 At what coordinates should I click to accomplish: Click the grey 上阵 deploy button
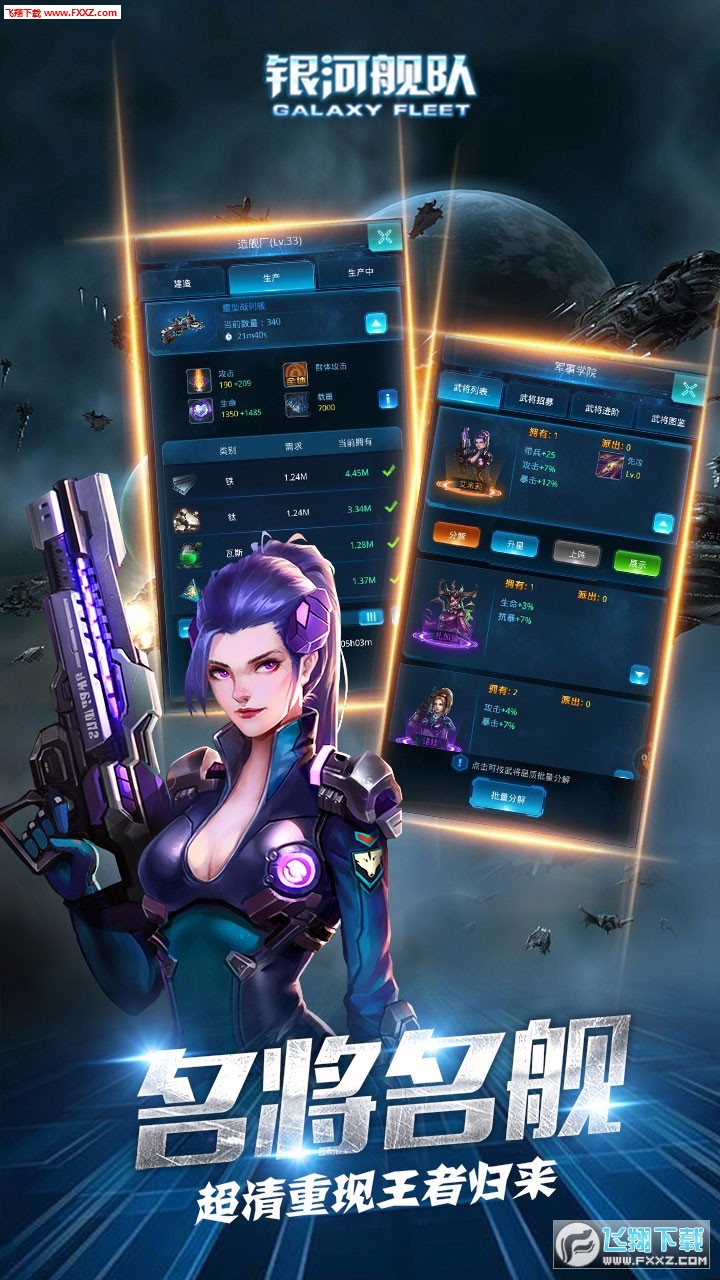tap(576, 554)
